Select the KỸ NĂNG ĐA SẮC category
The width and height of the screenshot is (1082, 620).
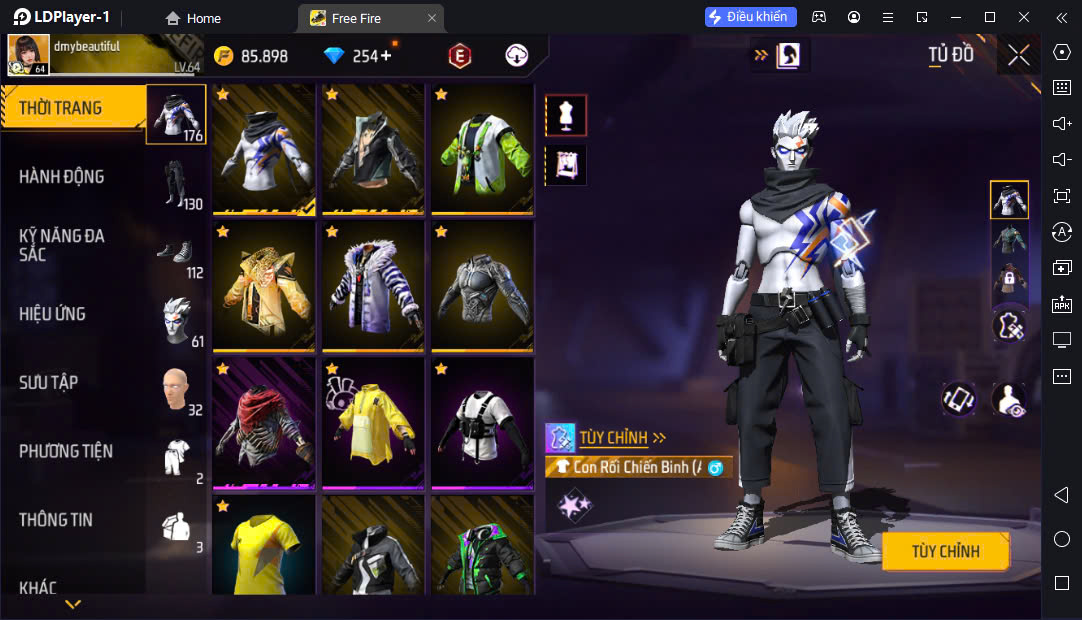[75, 245]
